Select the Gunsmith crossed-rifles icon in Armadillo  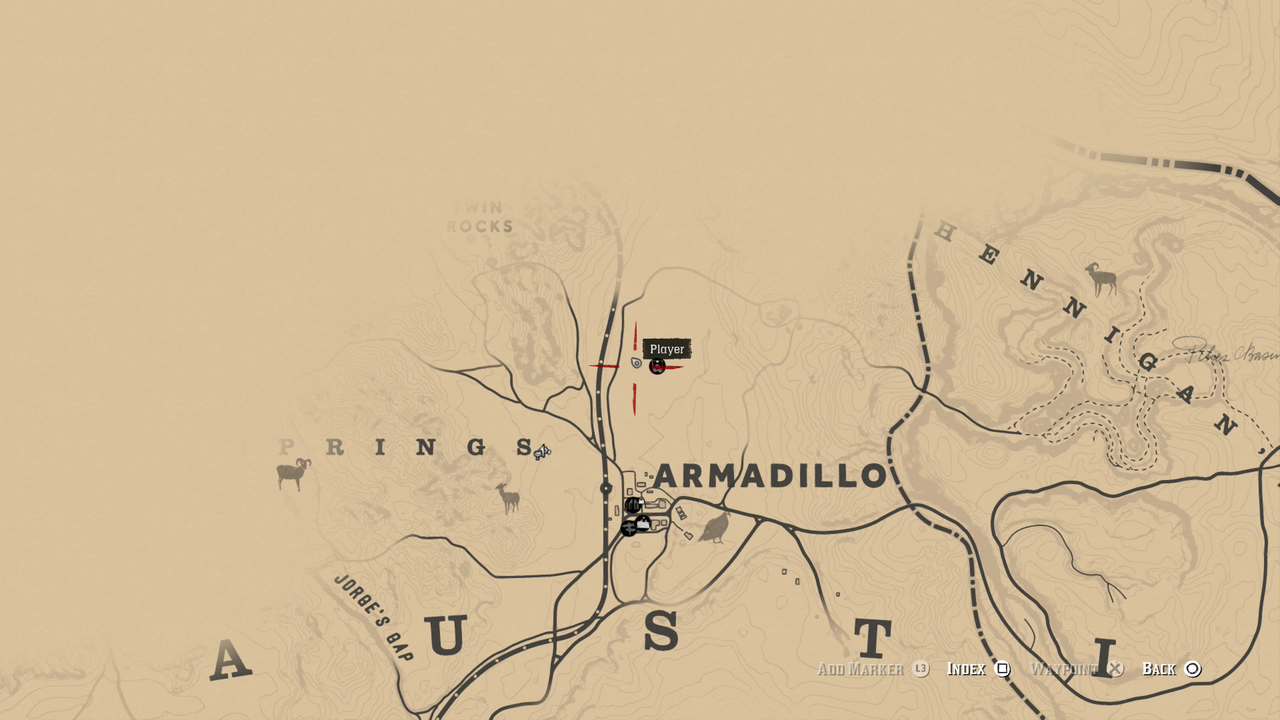pos(629,528)
